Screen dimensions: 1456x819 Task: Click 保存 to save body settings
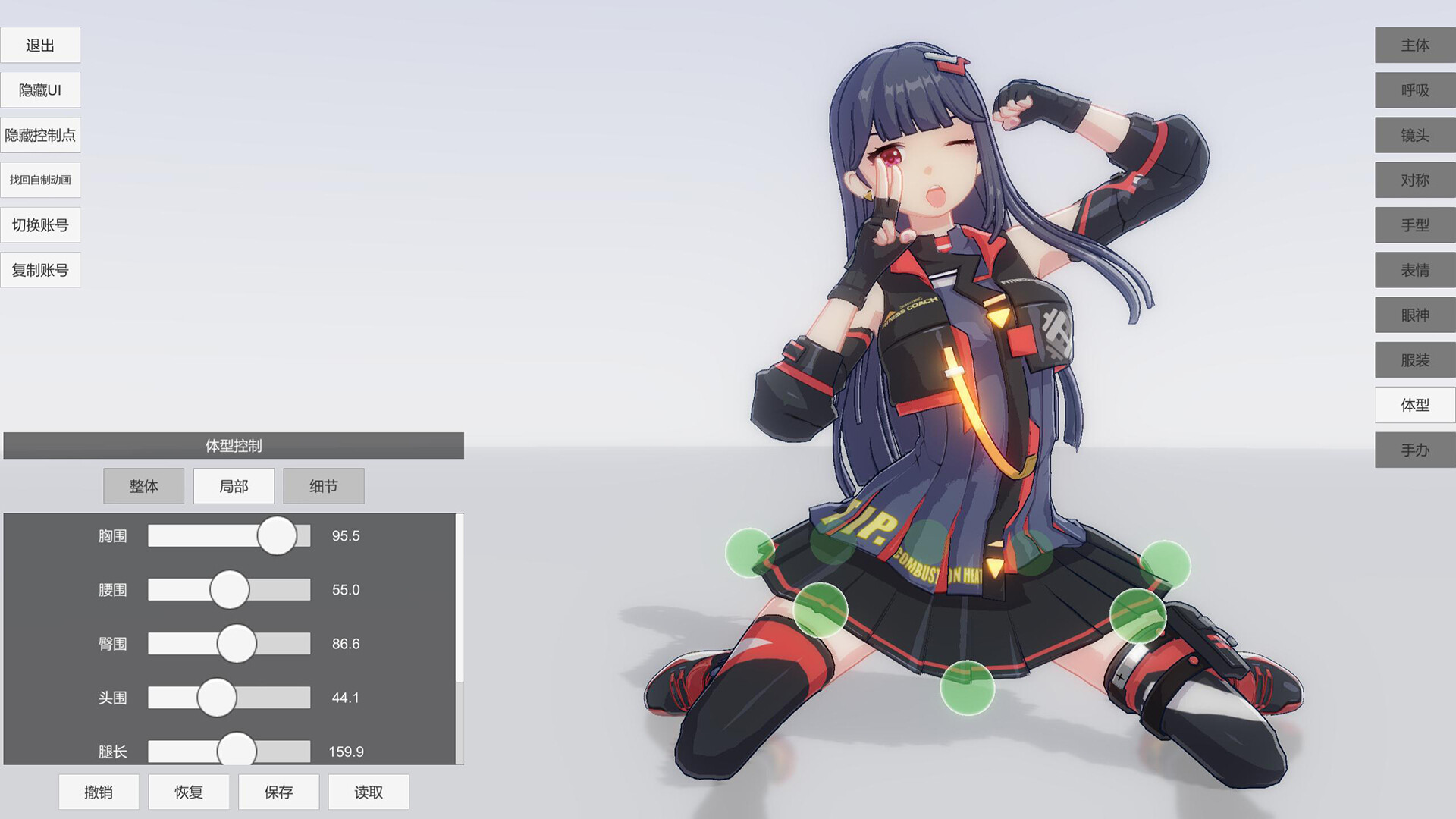tap(278, 791)
